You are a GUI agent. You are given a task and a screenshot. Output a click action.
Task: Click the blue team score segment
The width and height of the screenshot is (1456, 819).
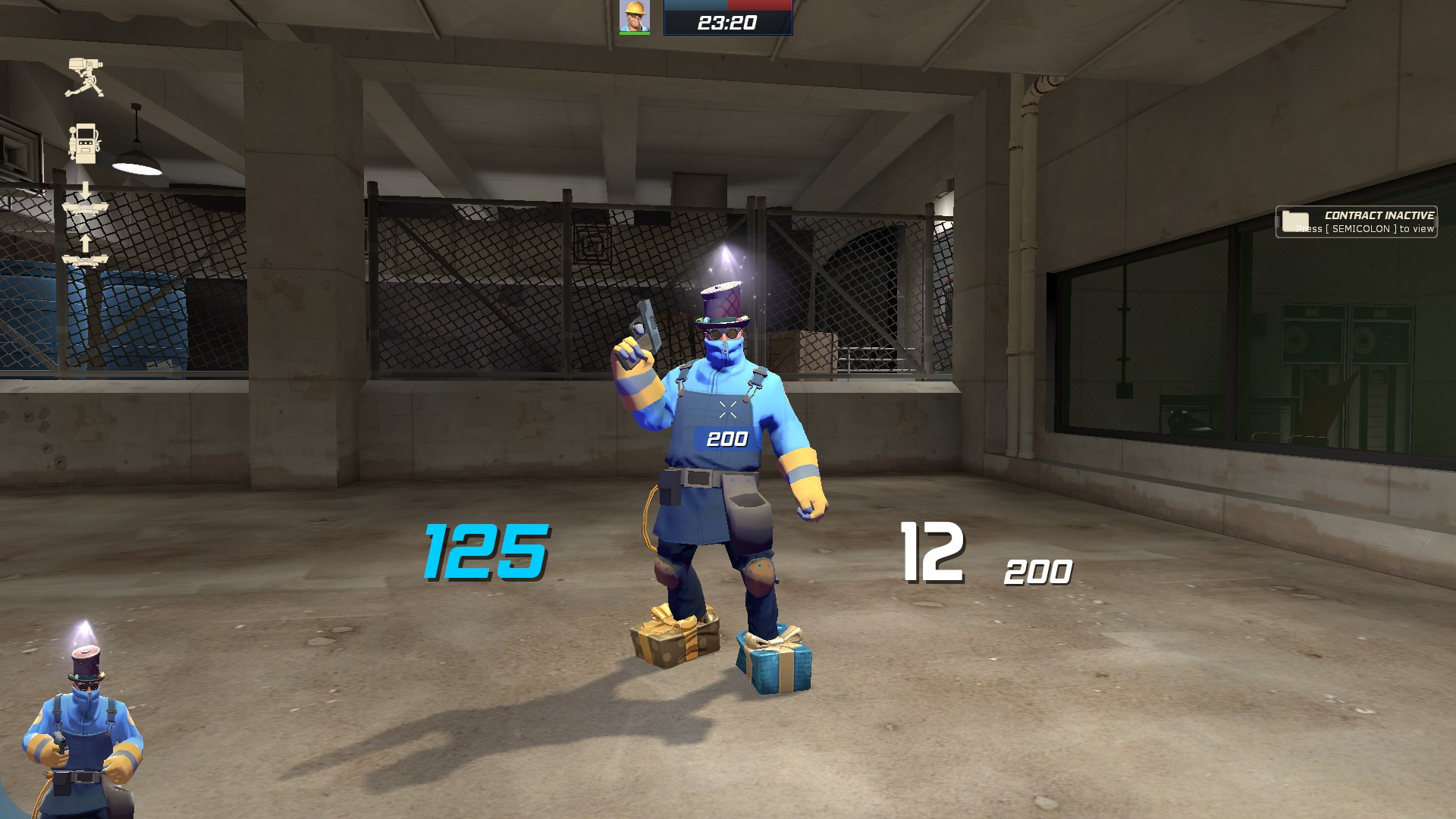click(695, 5)
